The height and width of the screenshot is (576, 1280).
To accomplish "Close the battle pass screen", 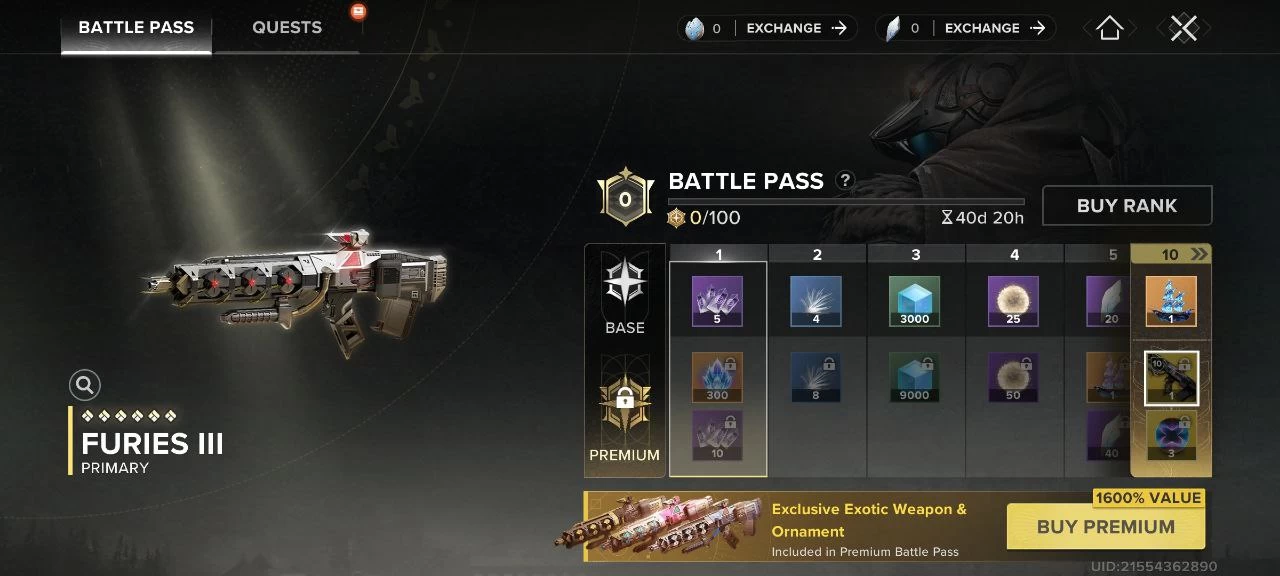I will 1184,29.
